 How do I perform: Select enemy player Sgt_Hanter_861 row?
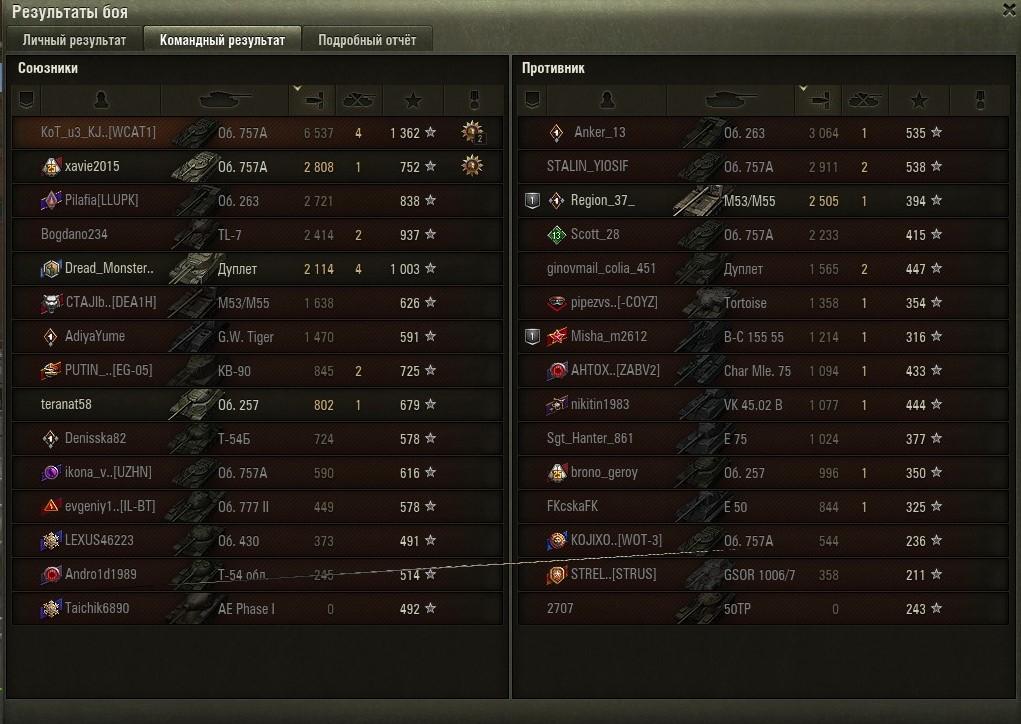tap(590, 439)
